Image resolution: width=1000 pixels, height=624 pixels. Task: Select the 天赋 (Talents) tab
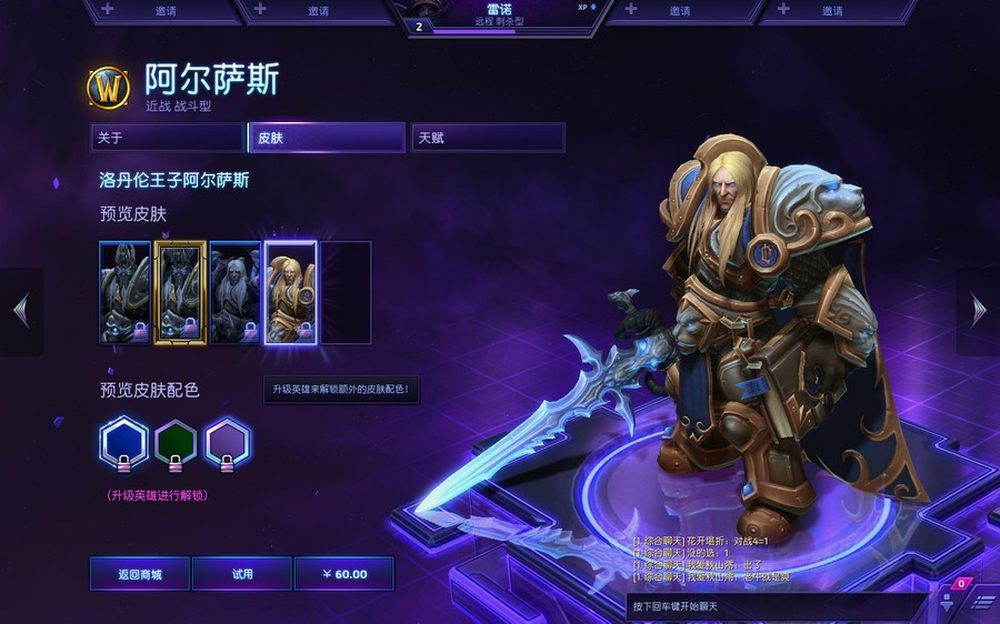point(487,138)
